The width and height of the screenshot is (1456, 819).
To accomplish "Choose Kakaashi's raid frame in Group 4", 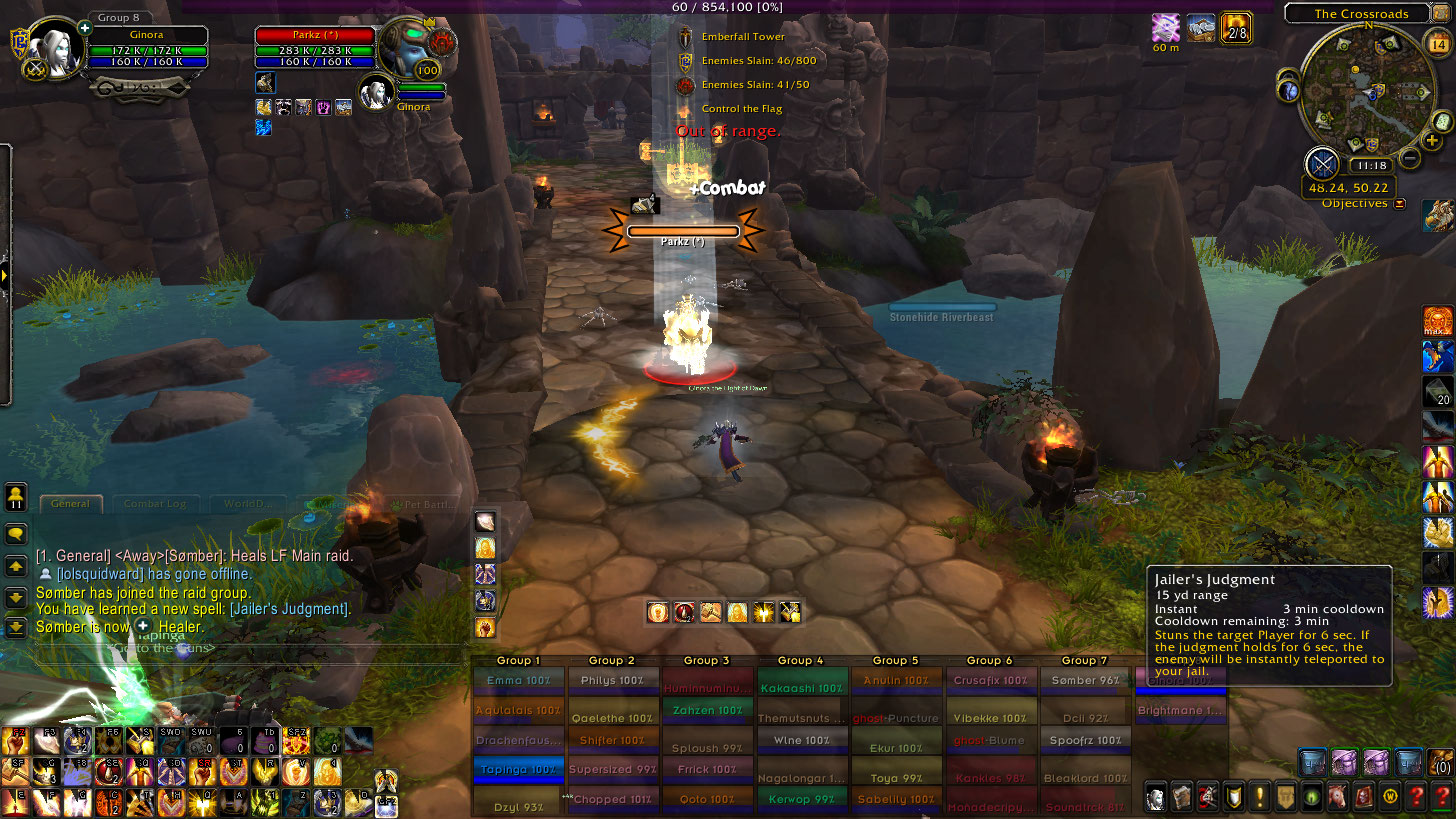I will pyautogui.click(x=801, y=688).
